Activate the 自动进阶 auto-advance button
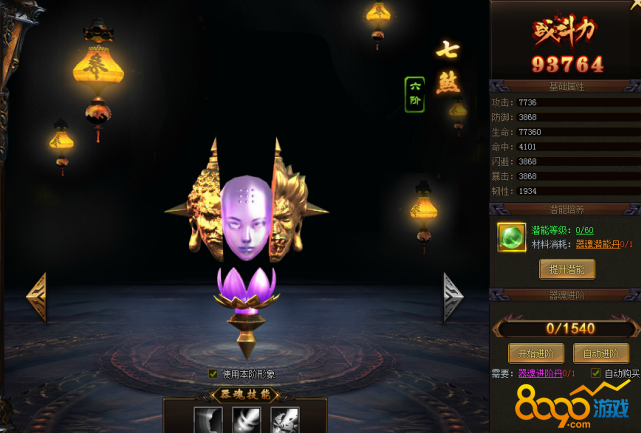 (601, 353)
